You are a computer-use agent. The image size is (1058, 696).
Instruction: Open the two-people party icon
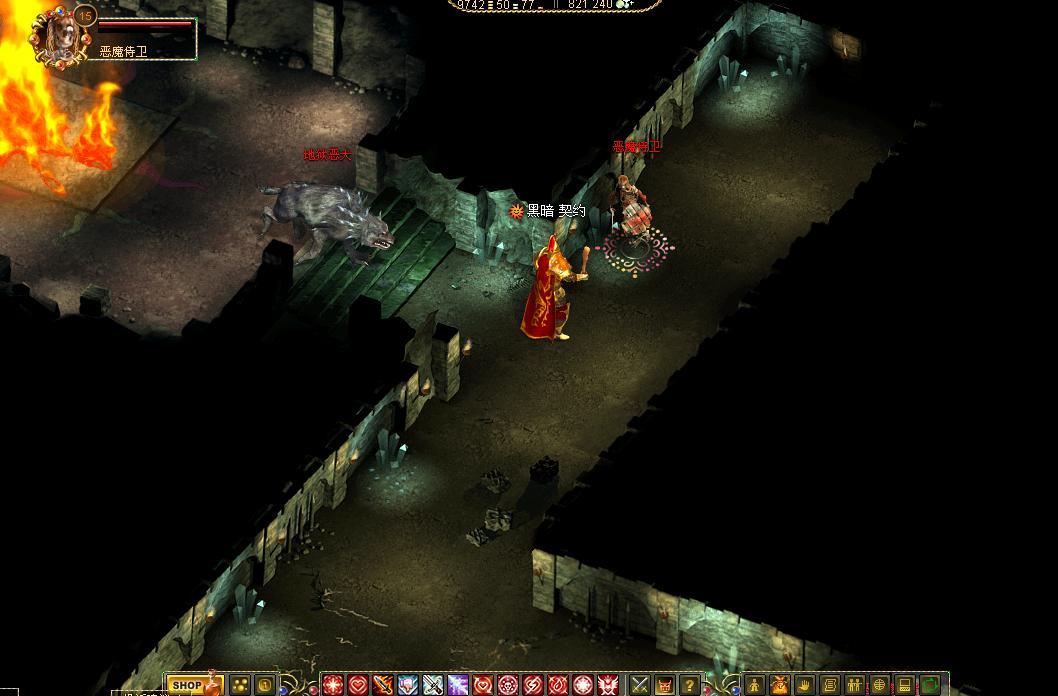855,685
